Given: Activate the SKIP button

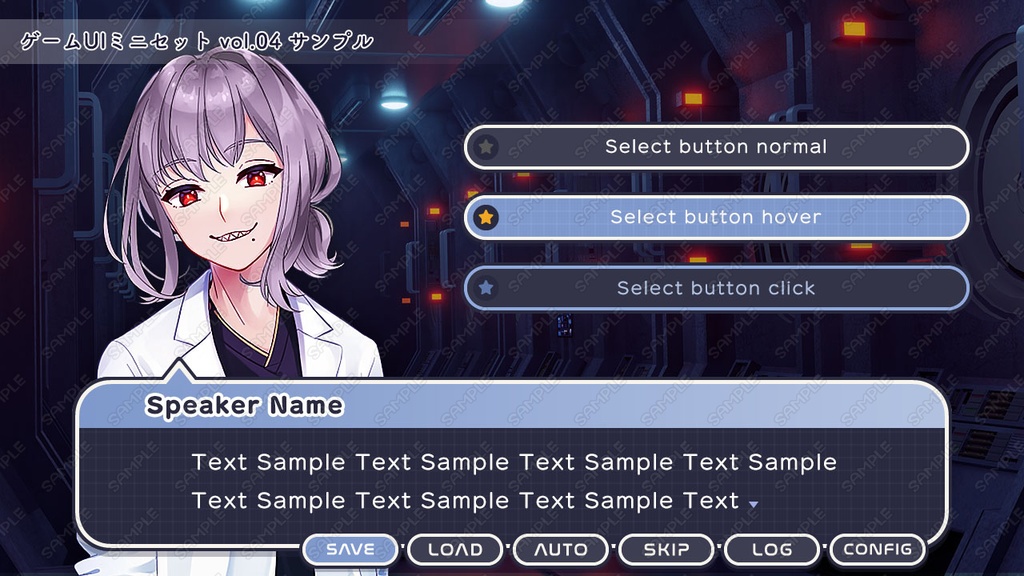Looking at the screenshot, I should [666, 549].
